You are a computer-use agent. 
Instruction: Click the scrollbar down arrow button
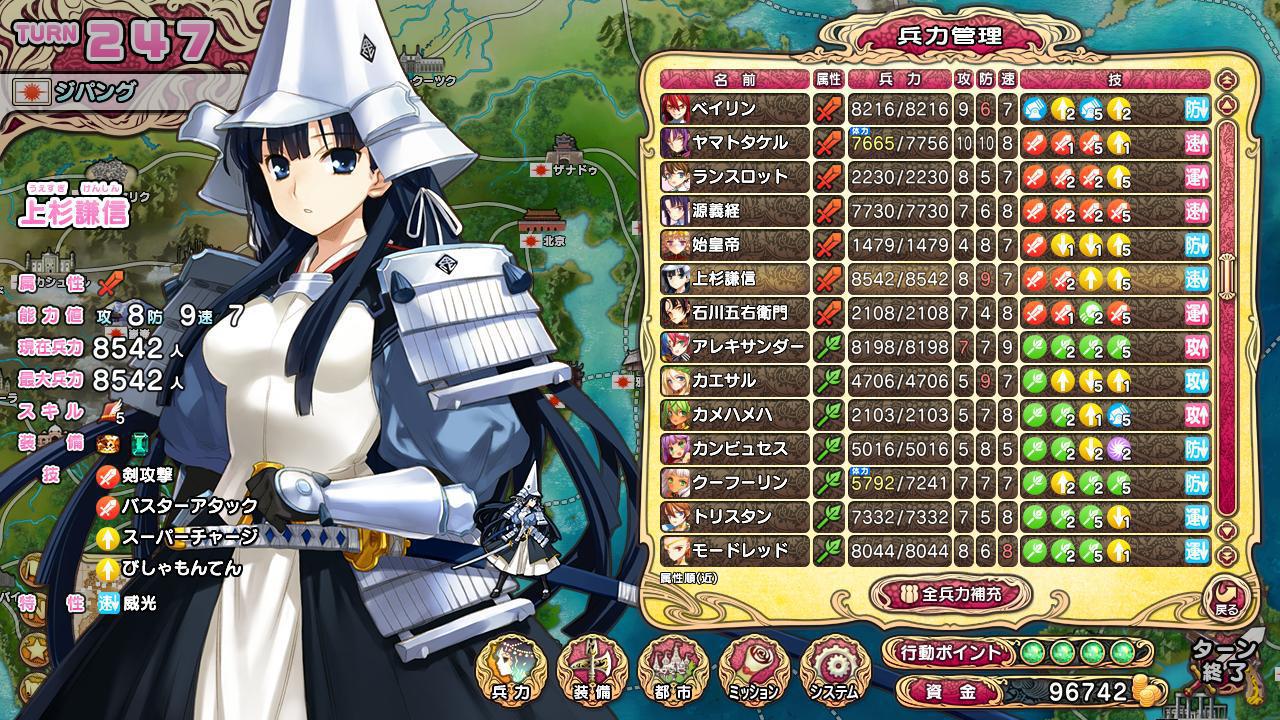tap(1227, 531)
